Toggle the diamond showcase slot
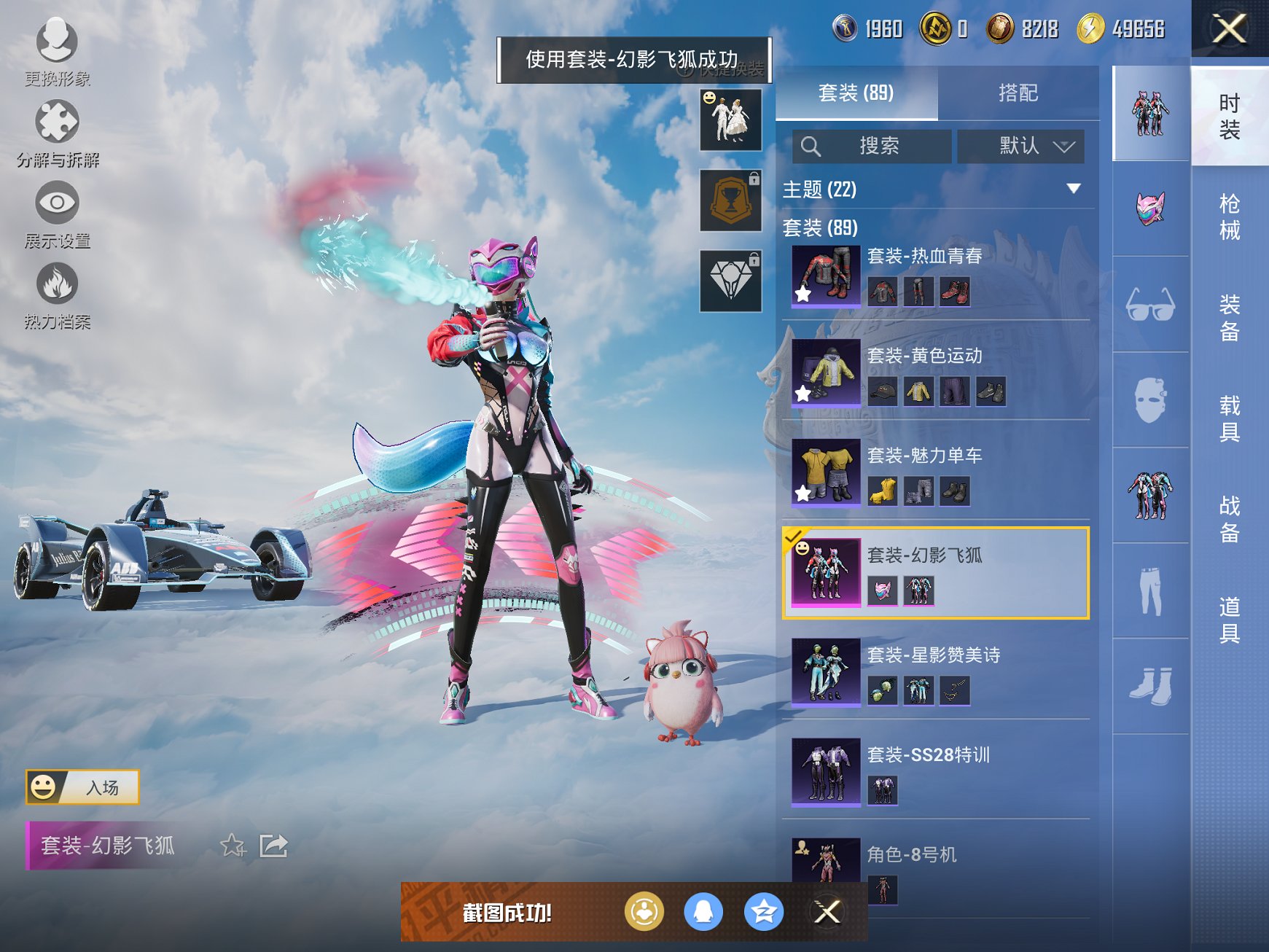This screenshot has height=952, width=1269. pyautogui.click(x=730, y=281)
